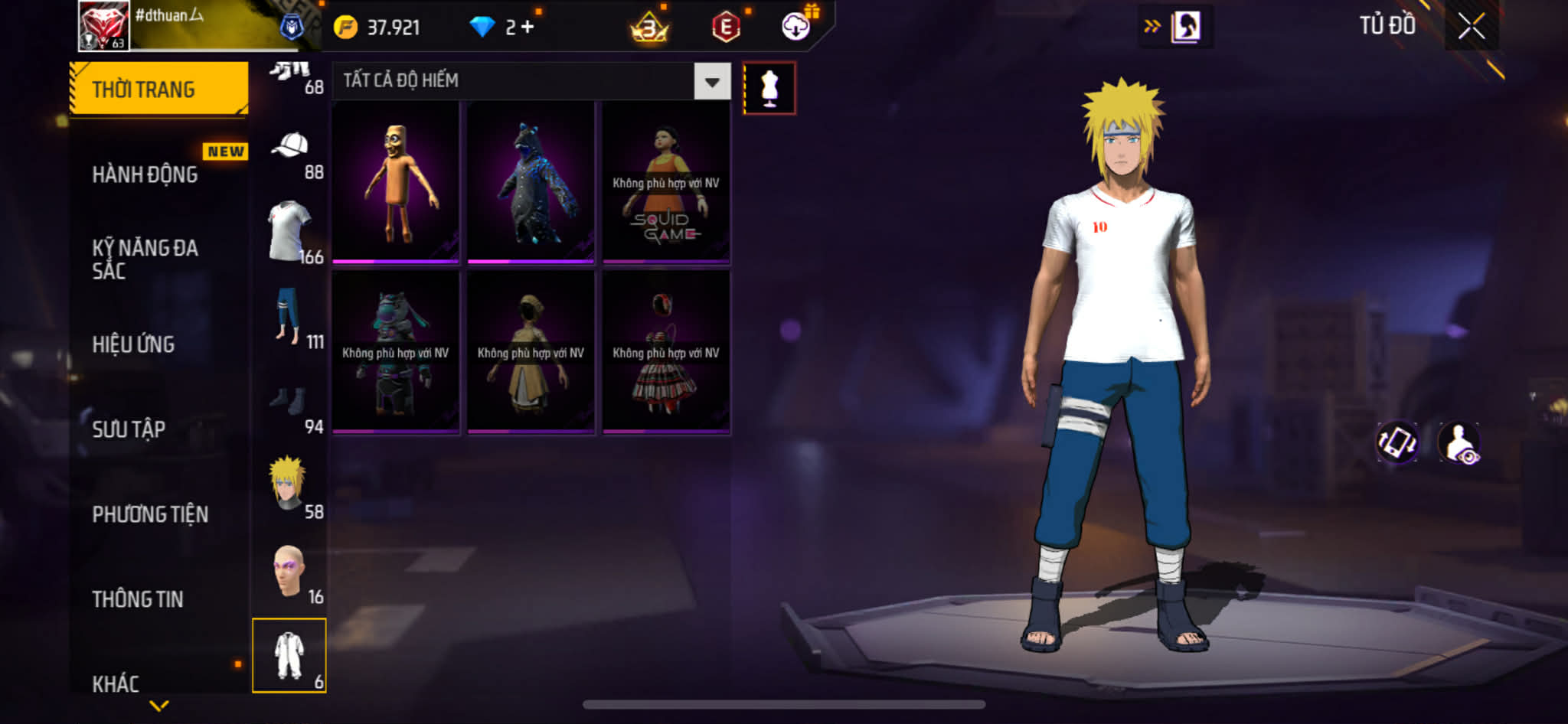Switch to the Thời Trang tab

(158, 90)
